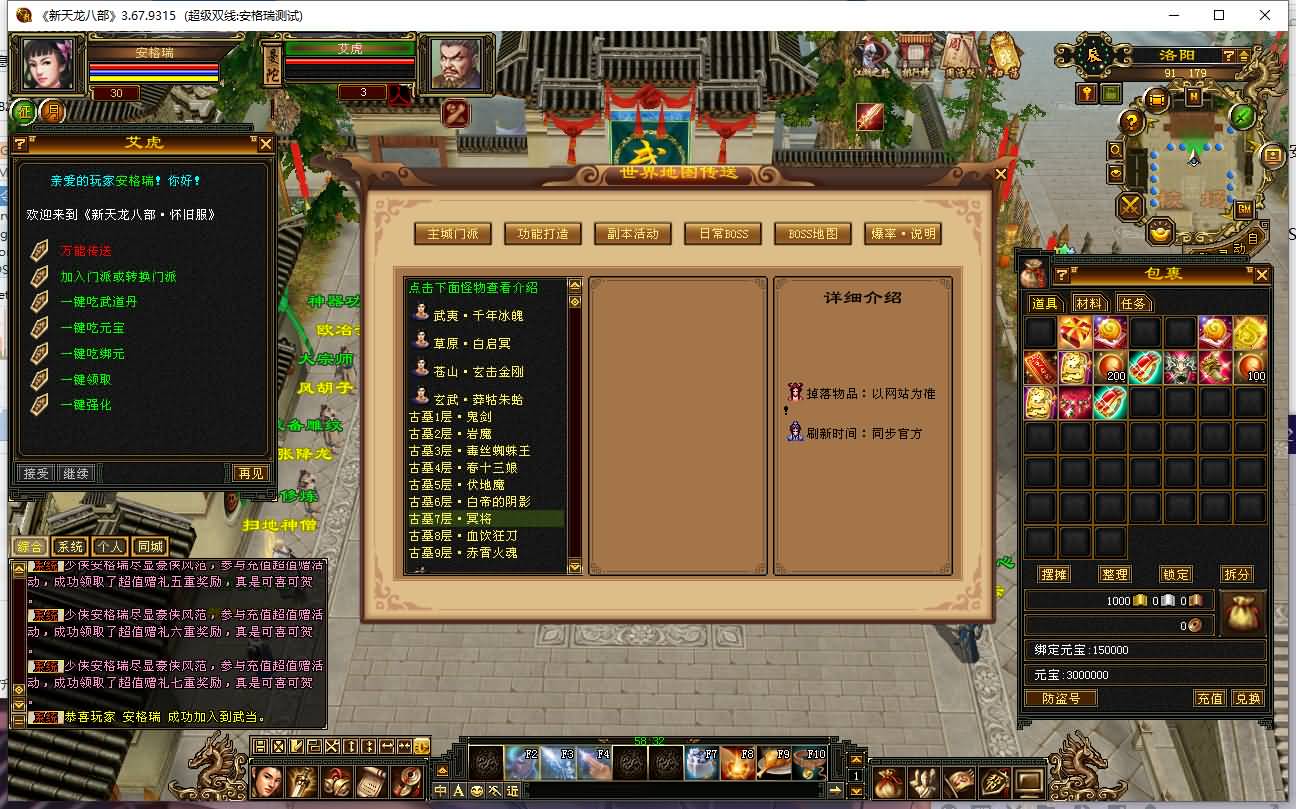
Task: Switch to the 材料 tab in the backpack
Action: click(1090, 302)
